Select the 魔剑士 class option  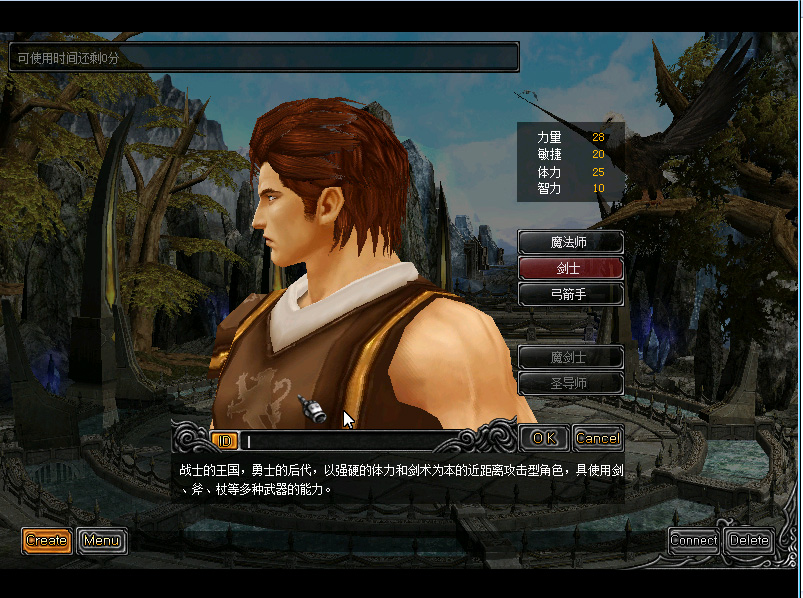[570, 357]
